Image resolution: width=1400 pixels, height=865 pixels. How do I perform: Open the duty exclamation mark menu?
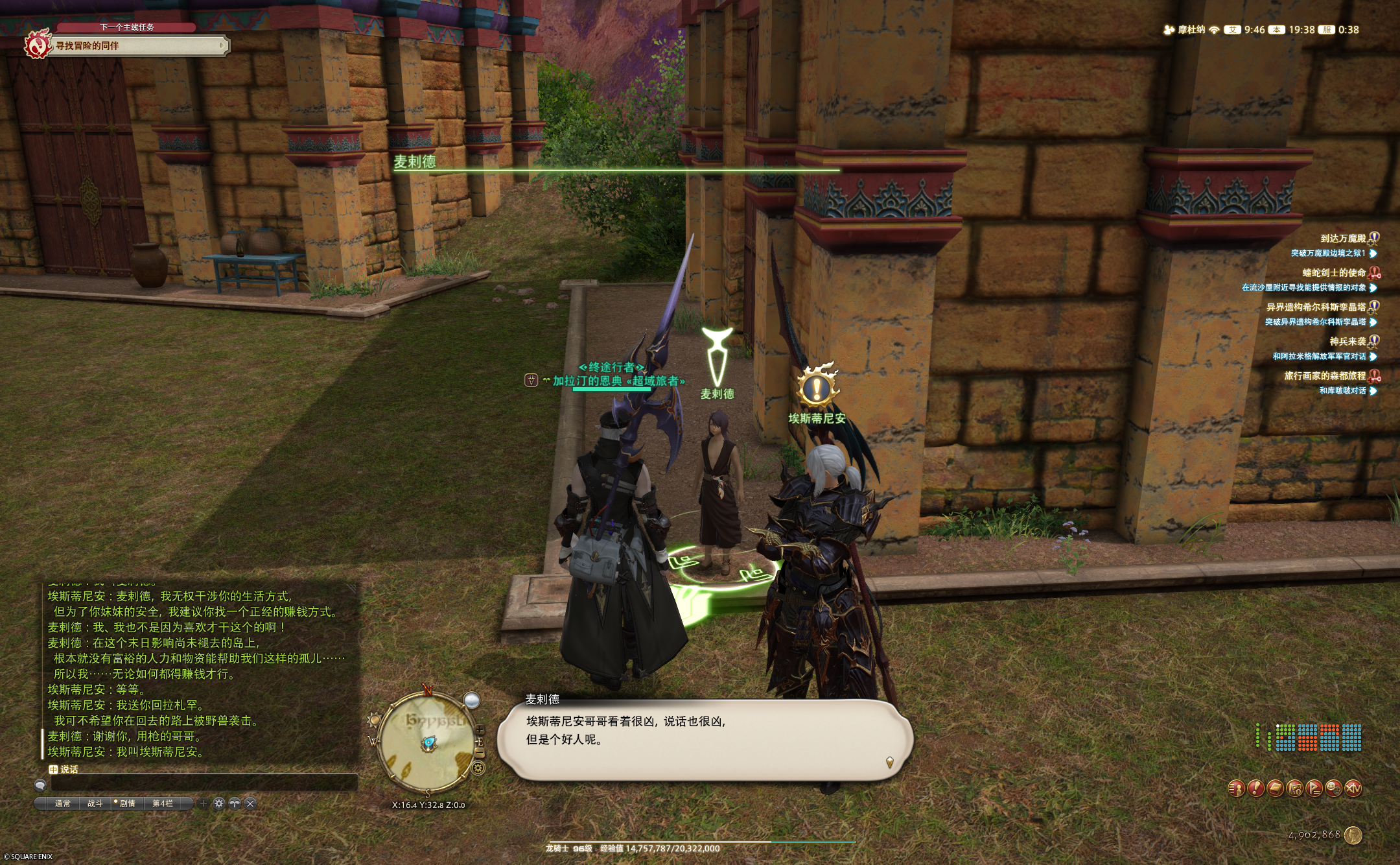click(1255, 788)
